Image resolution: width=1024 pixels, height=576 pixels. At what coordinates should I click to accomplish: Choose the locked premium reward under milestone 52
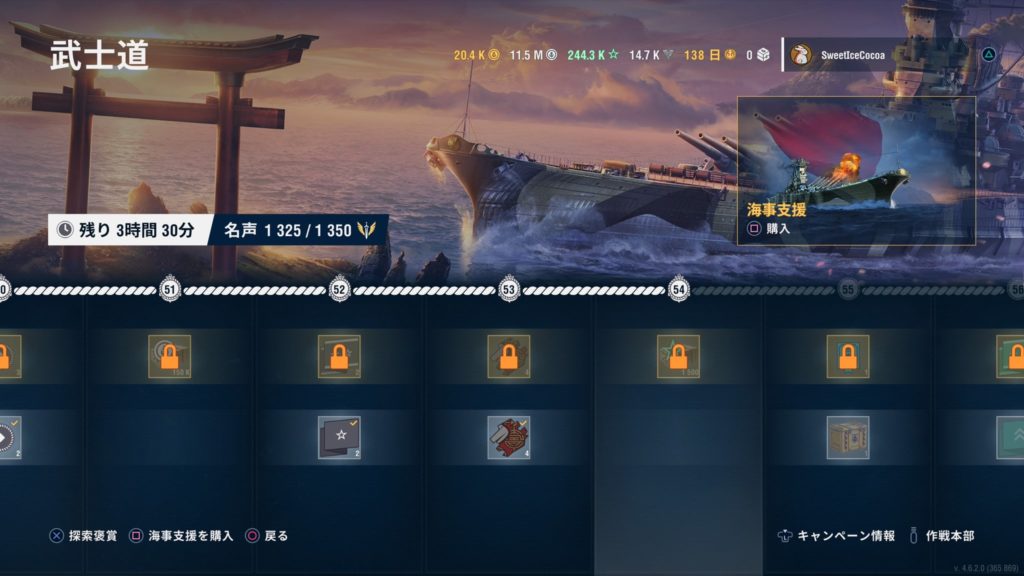point(339,356)
